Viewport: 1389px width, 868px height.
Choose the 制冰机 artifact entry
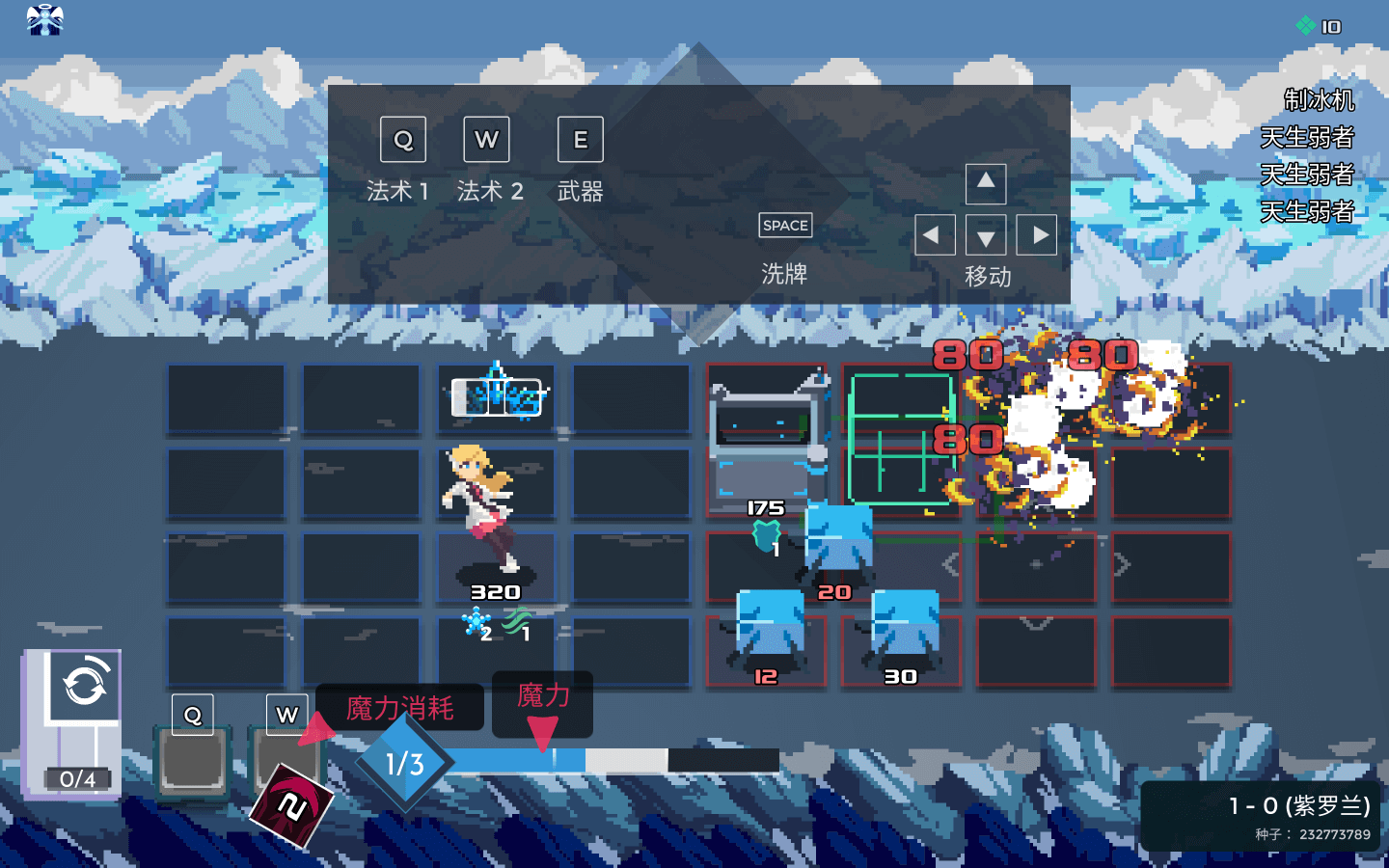[x=1318, y=100]
